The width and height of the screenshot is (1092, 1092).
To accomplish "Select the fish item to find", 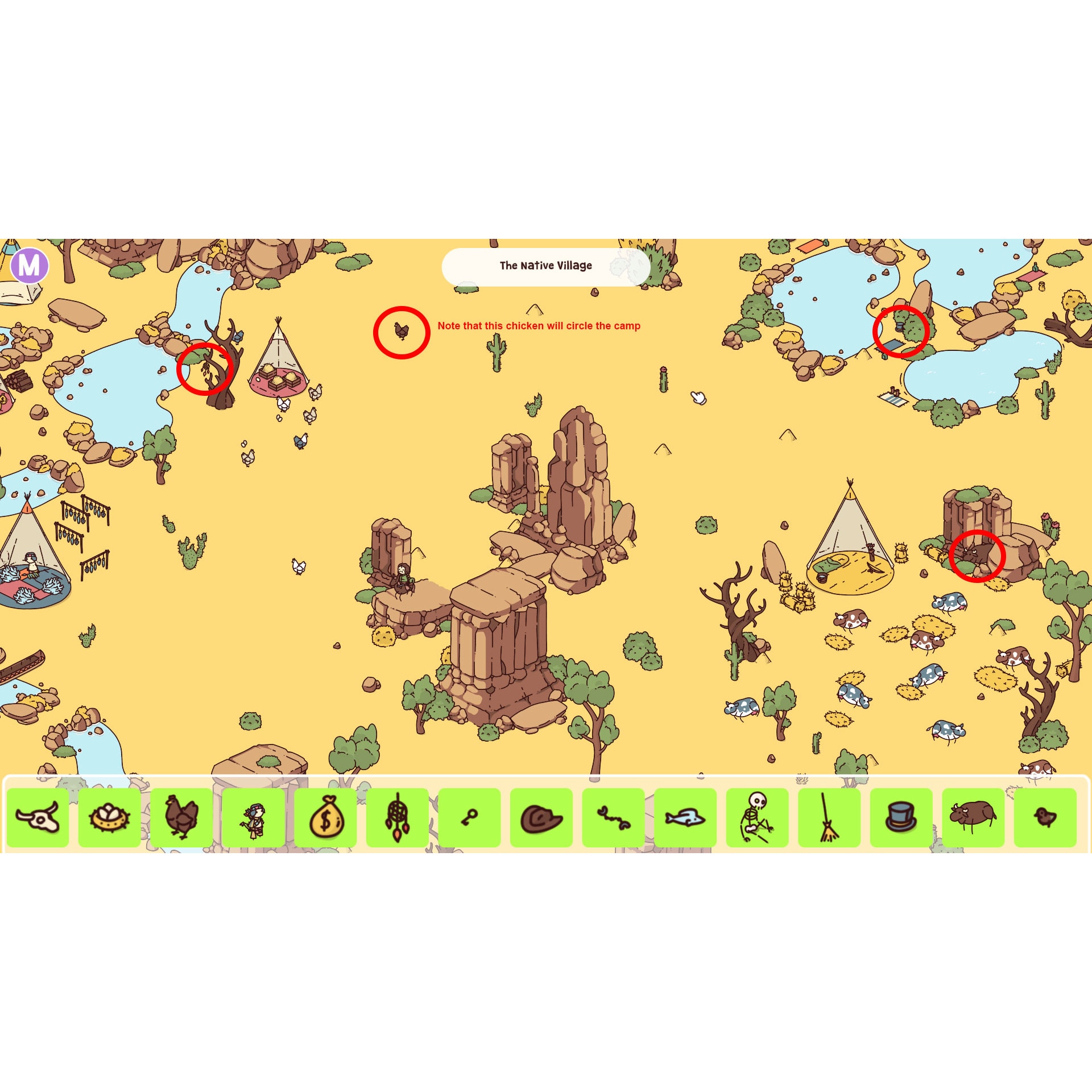I will [685, 817].
